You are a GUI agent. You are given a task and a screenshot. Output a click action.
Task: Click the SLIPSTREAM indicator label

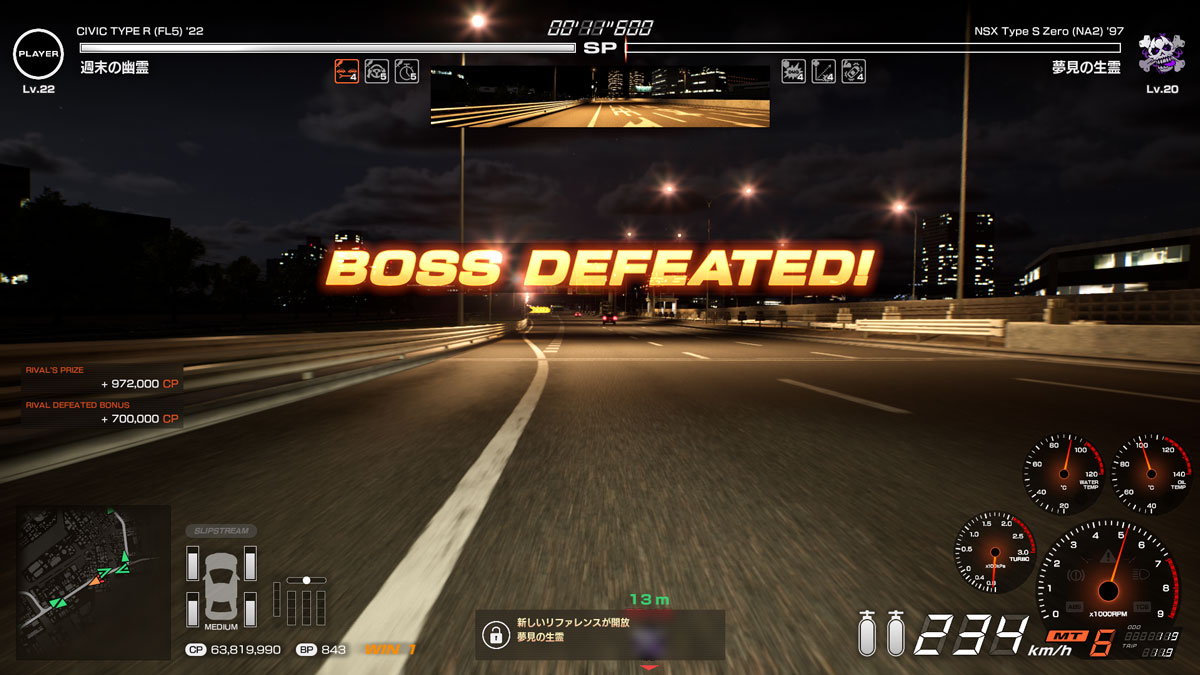click(221, 531)
